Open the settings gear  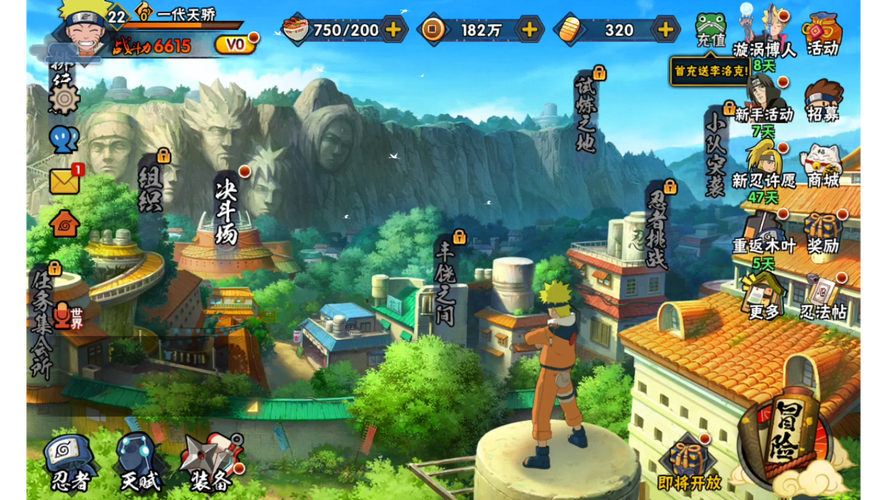click(64, 99)
